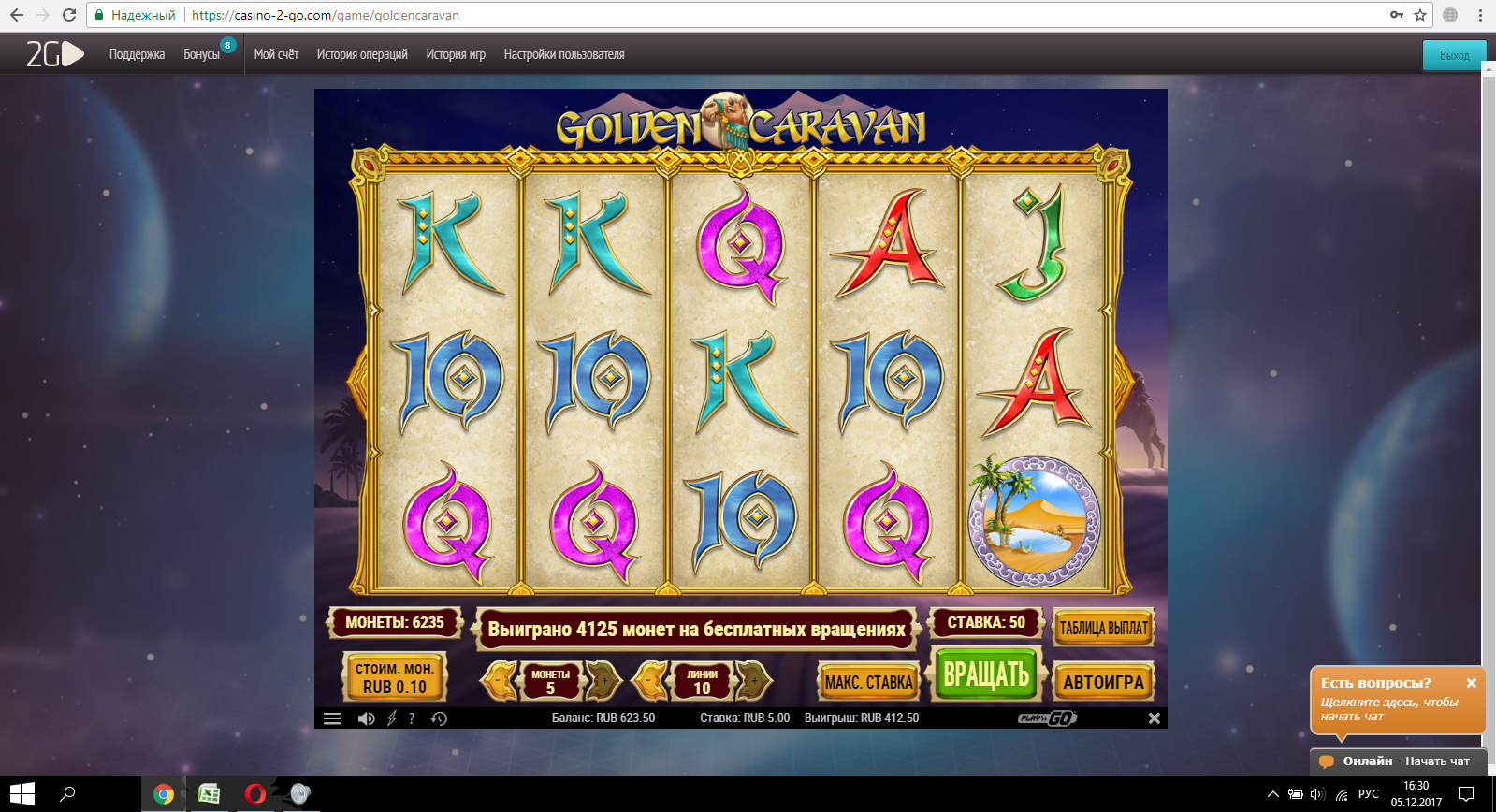The image size is (1496, 812).
Task: Open game help with the question mark
Action: (412, 718)
